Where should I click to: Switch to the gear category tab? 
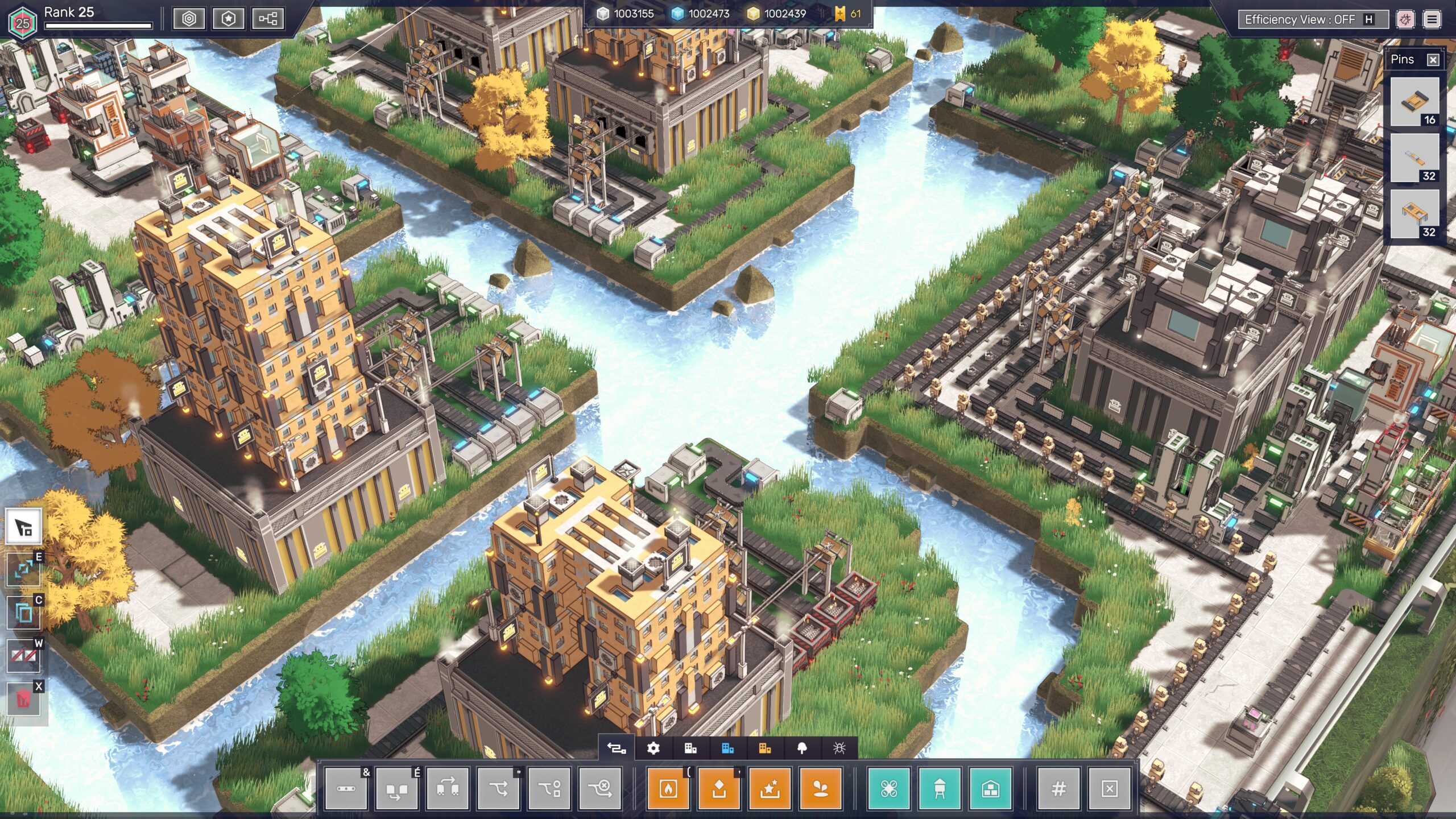click(653, 748)
